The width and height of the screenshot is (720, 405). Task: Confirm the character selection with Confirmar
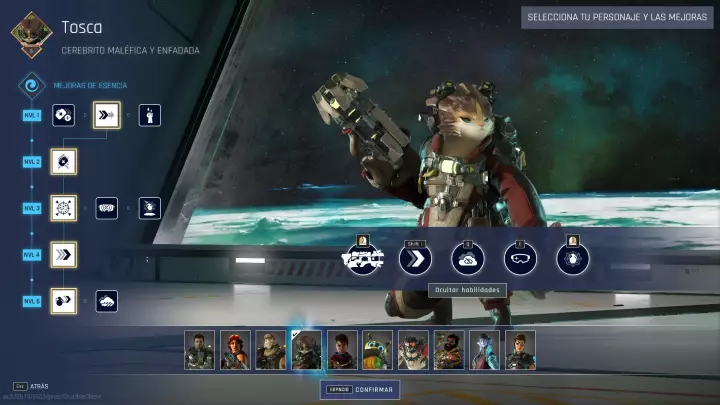[360, 389]
